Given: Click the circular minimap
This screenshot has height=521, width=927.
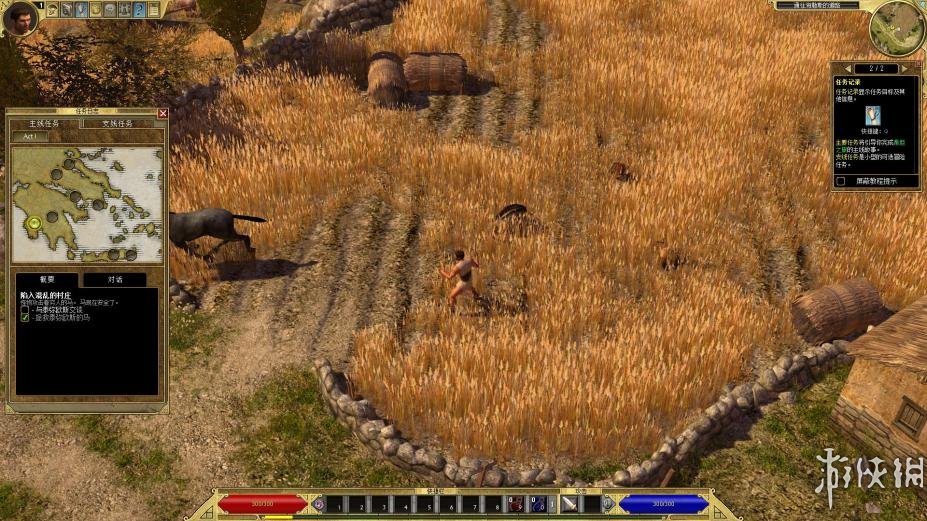Looking at the screenshot, I should click(x=895, y=29).
